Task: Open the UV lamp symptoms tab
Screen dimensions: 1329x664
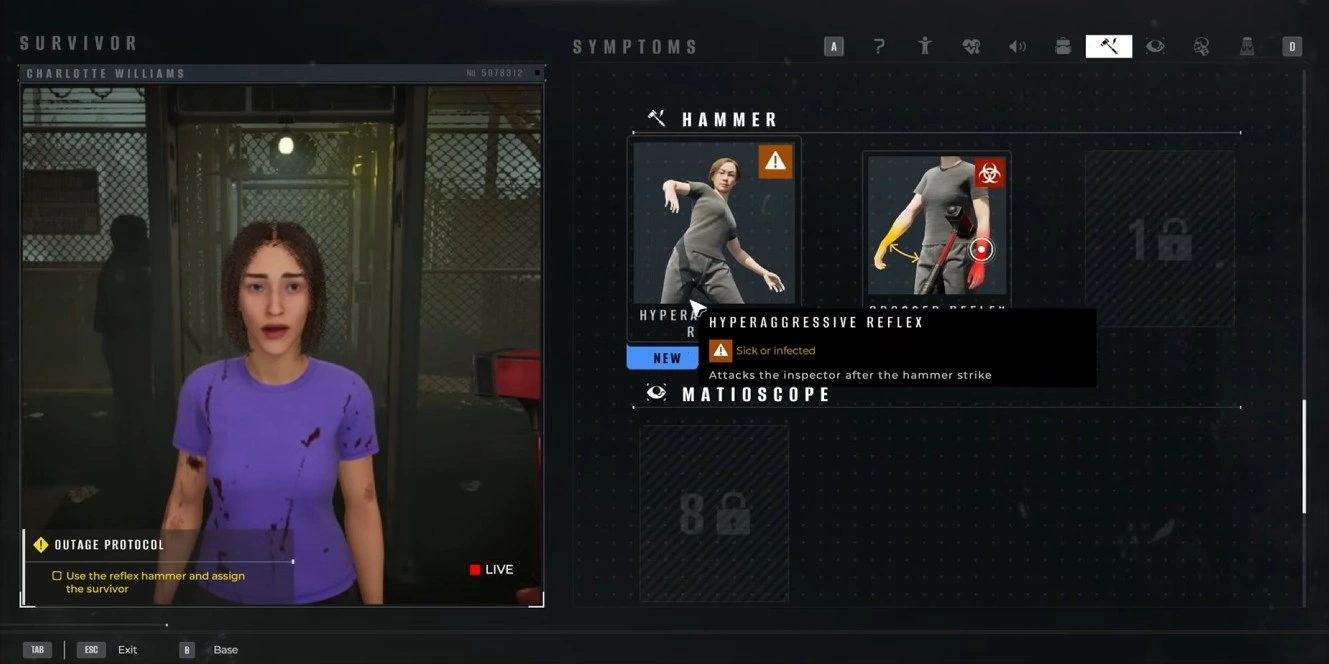Action: (x=1247, y=46)
